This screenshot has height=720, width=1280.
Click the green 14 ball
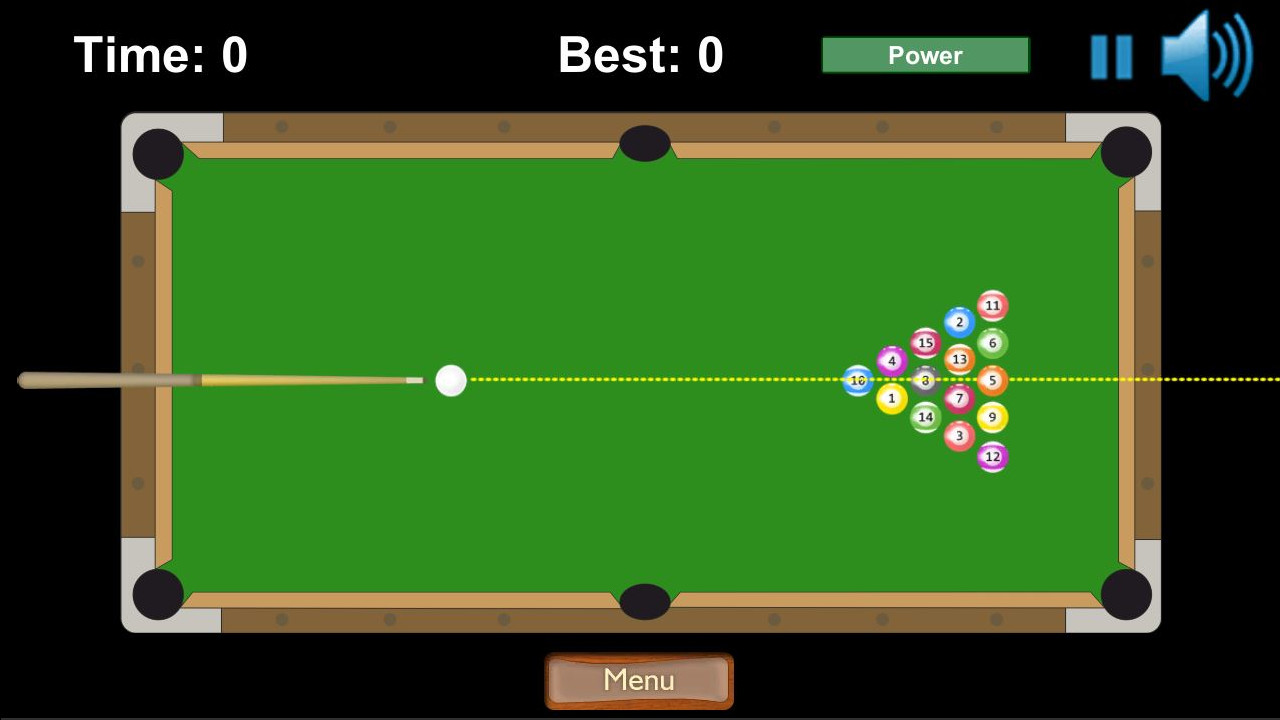(x=926, y=416)
